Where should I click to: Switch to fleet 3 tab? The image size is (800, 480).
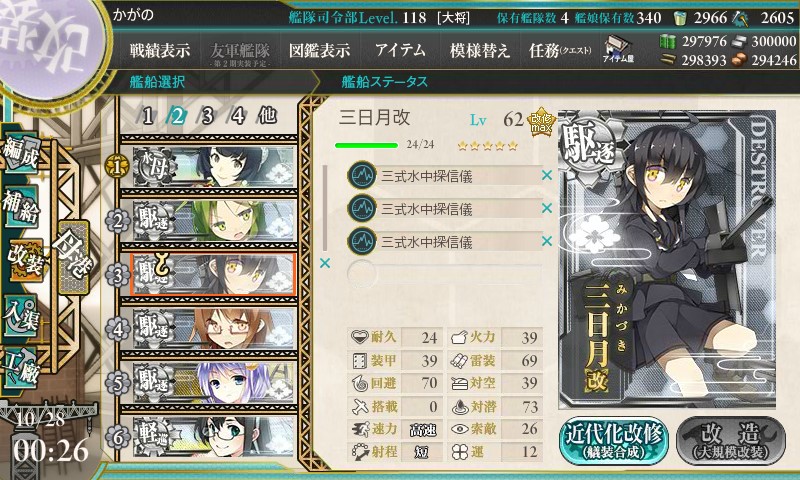(x=208, y=115)
